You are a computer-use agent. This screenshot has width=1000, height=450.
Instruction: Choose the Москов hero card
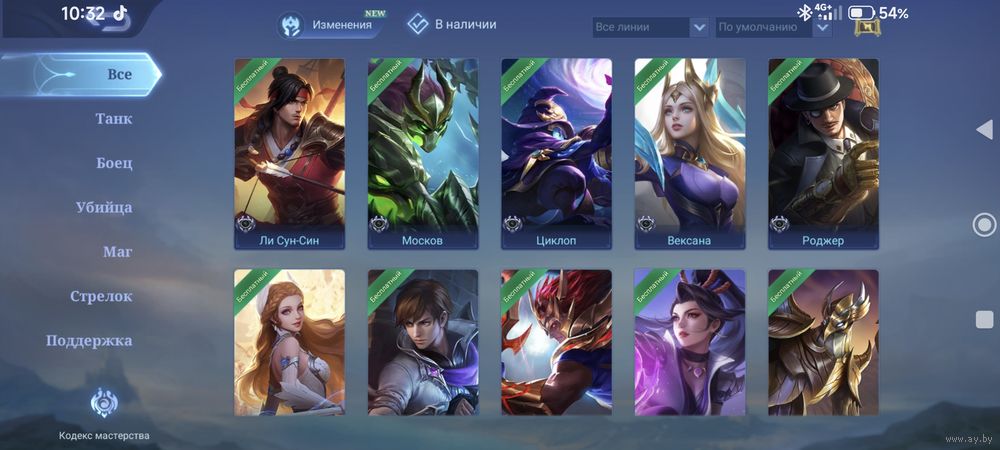(423, 153)
